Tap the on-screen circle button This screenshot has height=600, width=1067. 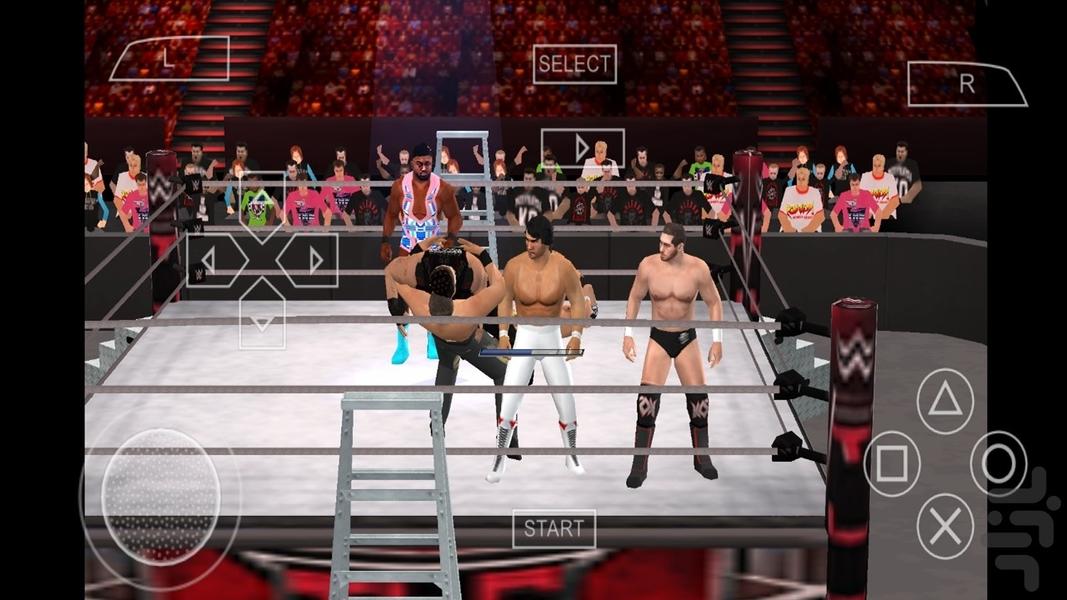[998, 463]
